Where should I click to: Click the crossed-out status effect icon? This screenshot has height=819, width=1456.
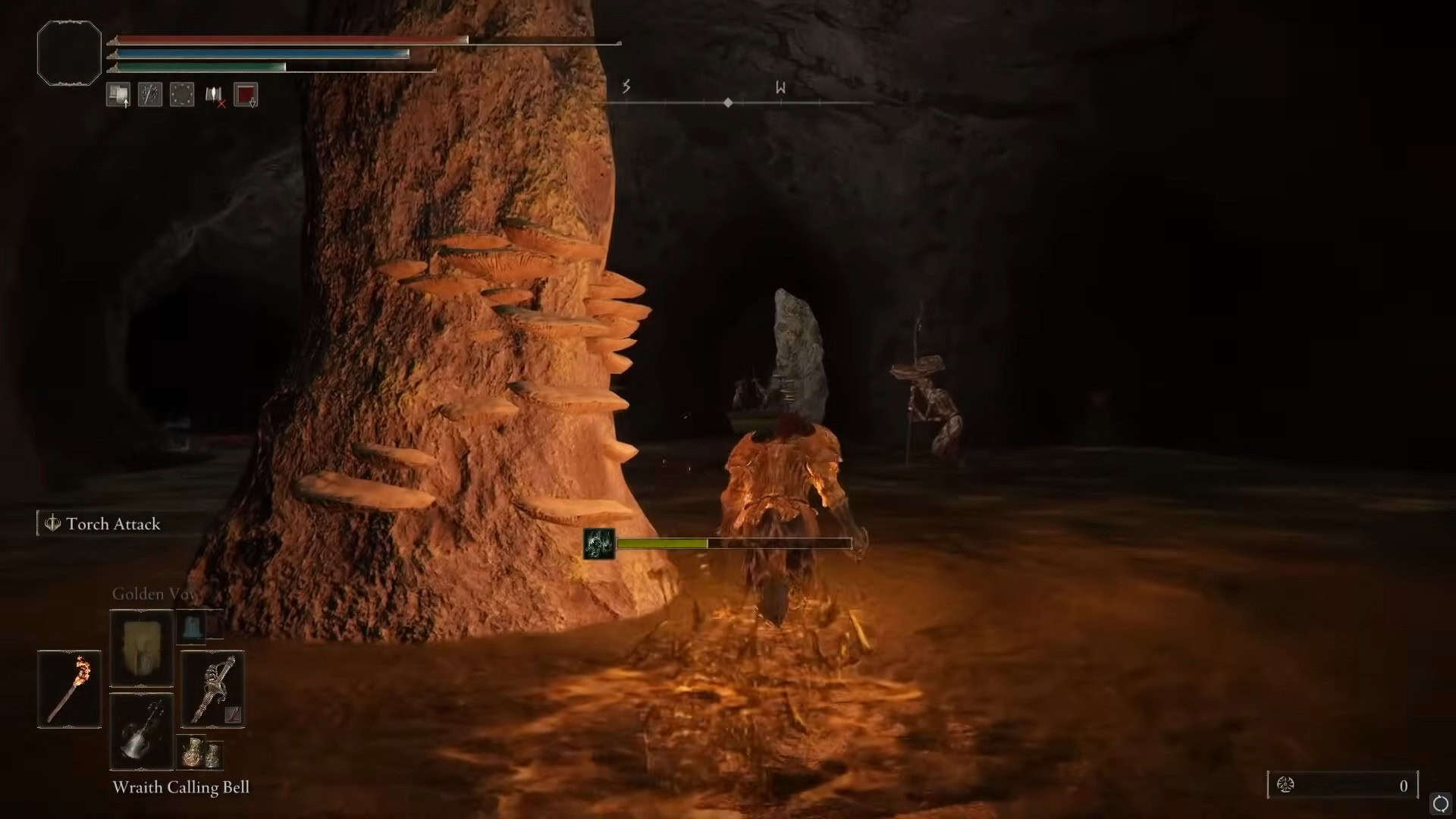pos(214,95)
